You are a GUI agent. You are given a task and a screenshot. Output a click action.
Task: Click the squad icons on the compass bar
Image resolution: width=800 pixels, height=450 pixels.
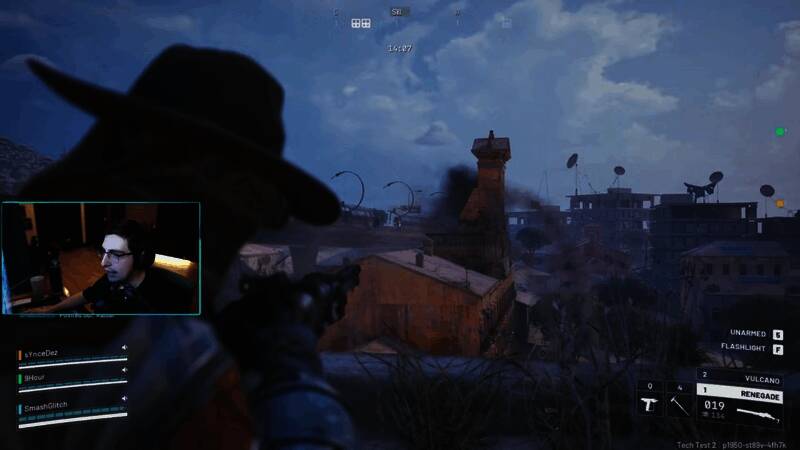pos(361,23)
